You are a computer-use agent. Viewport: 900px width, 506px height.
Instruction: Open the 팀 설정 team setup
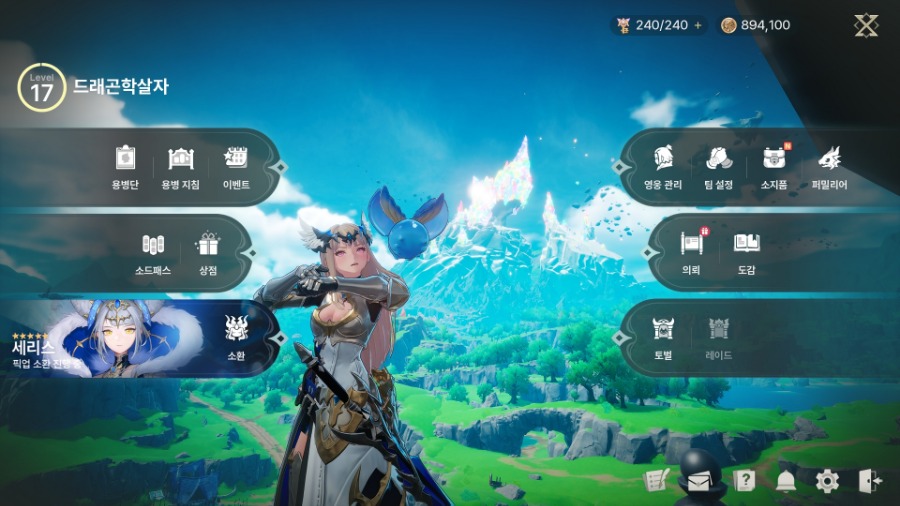point(719,166)
